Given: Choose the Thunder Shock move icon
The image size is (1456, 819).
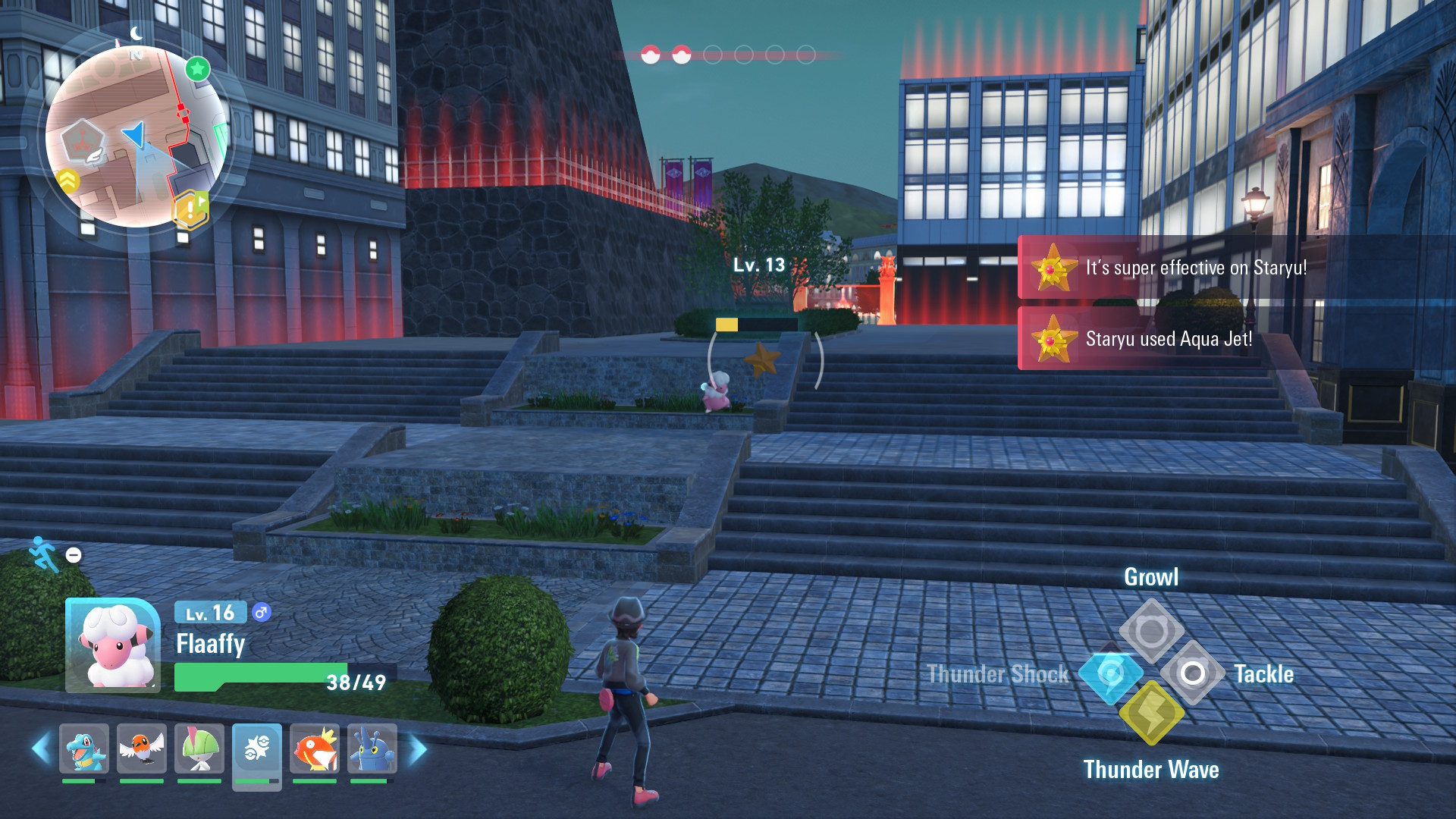Looking at the screenshot, I should pos(1110,673).
